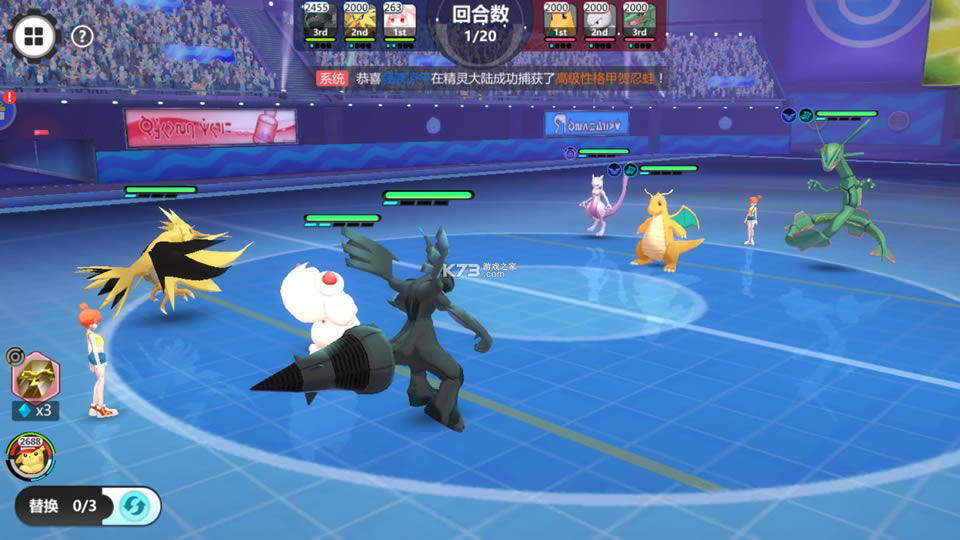960x540 pixels.
Task: Choose the yellow bird 2nd ally portrait
Action: click(x=359, y=22)
